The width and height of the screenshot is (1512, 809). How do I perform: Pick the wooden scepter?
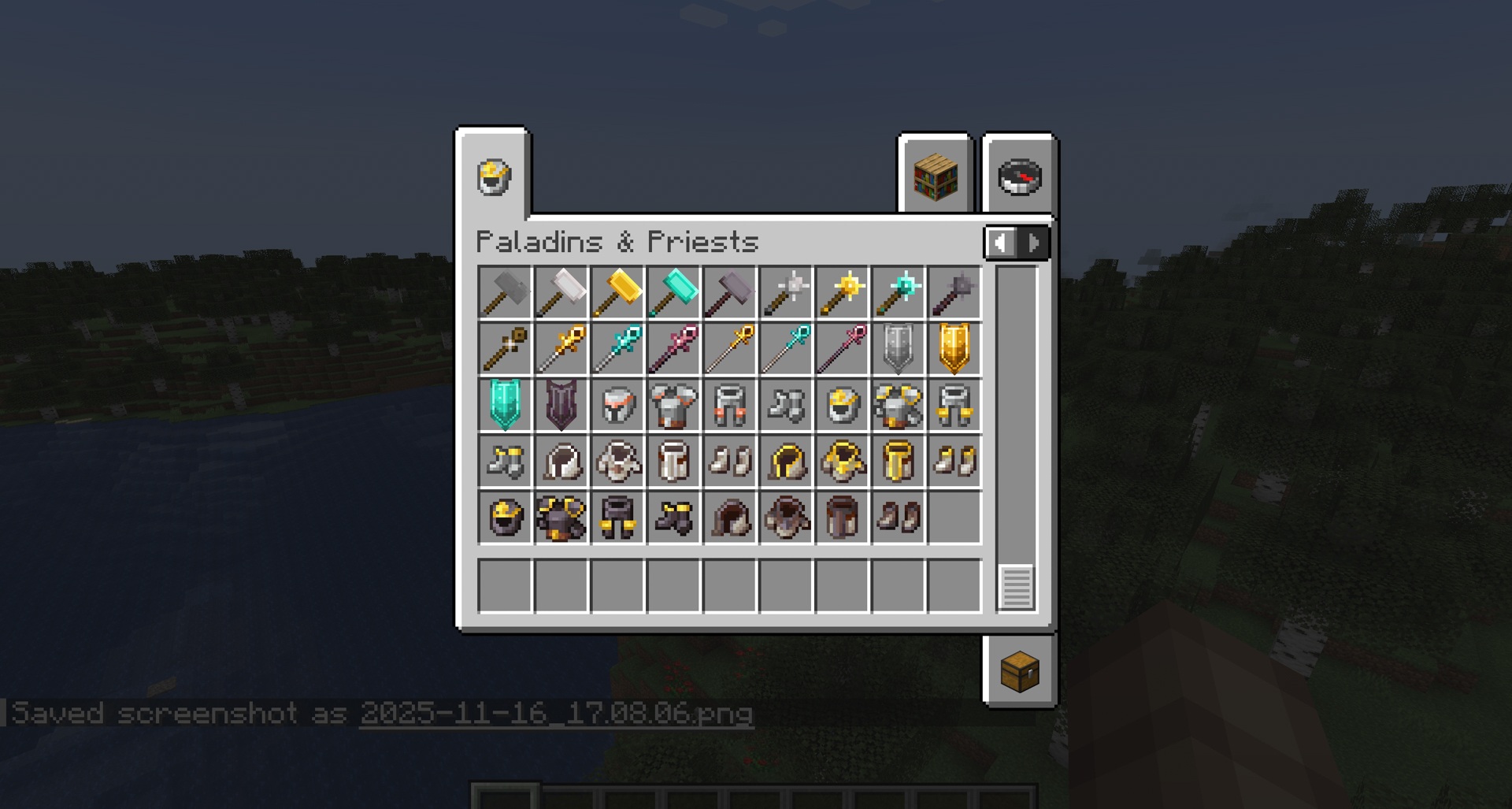pyautogui.click(x=506, y=349)
